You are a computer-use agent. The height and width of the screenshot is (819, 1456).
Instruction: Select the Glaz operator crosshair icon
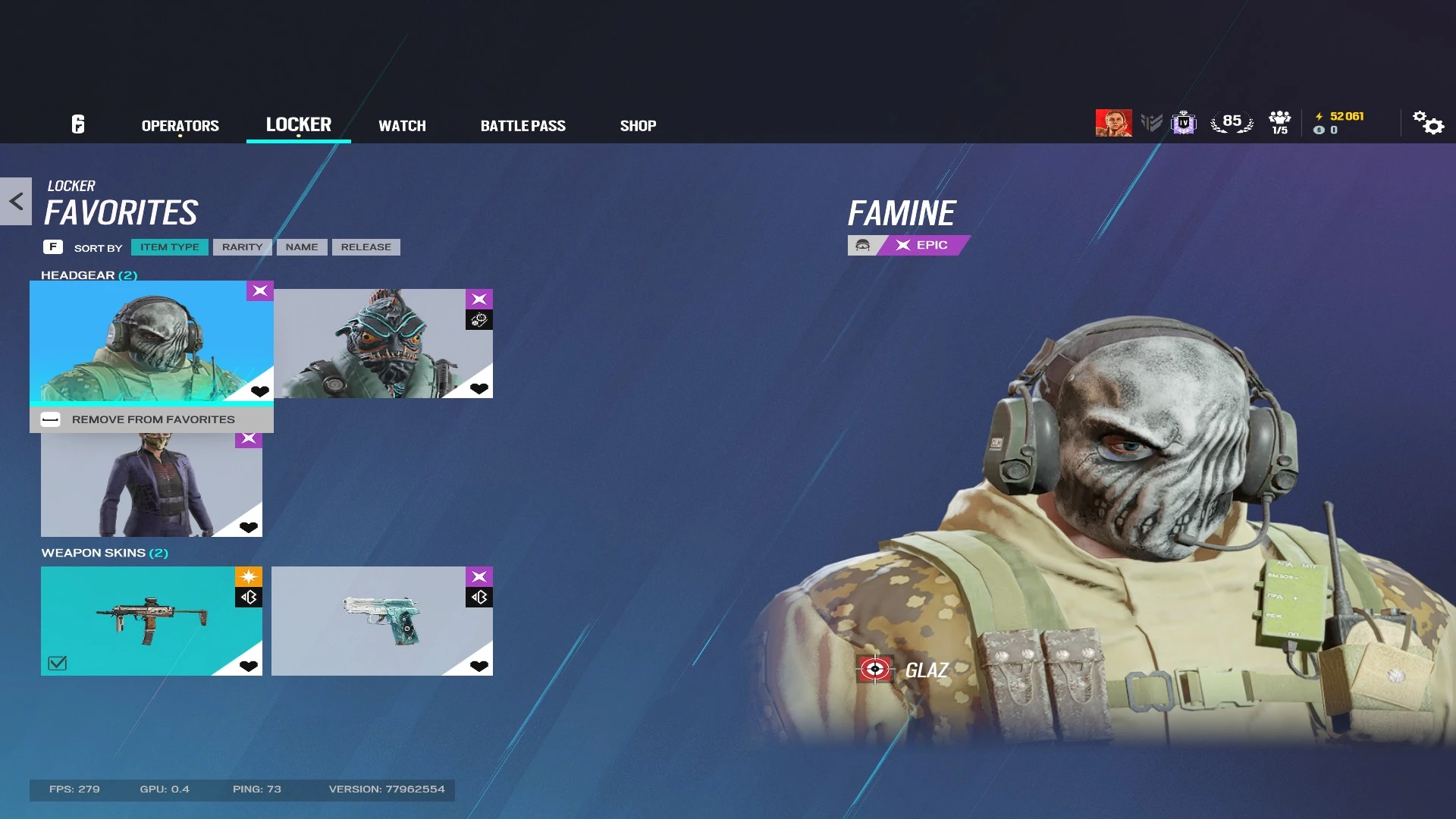[x=876, y=670]
